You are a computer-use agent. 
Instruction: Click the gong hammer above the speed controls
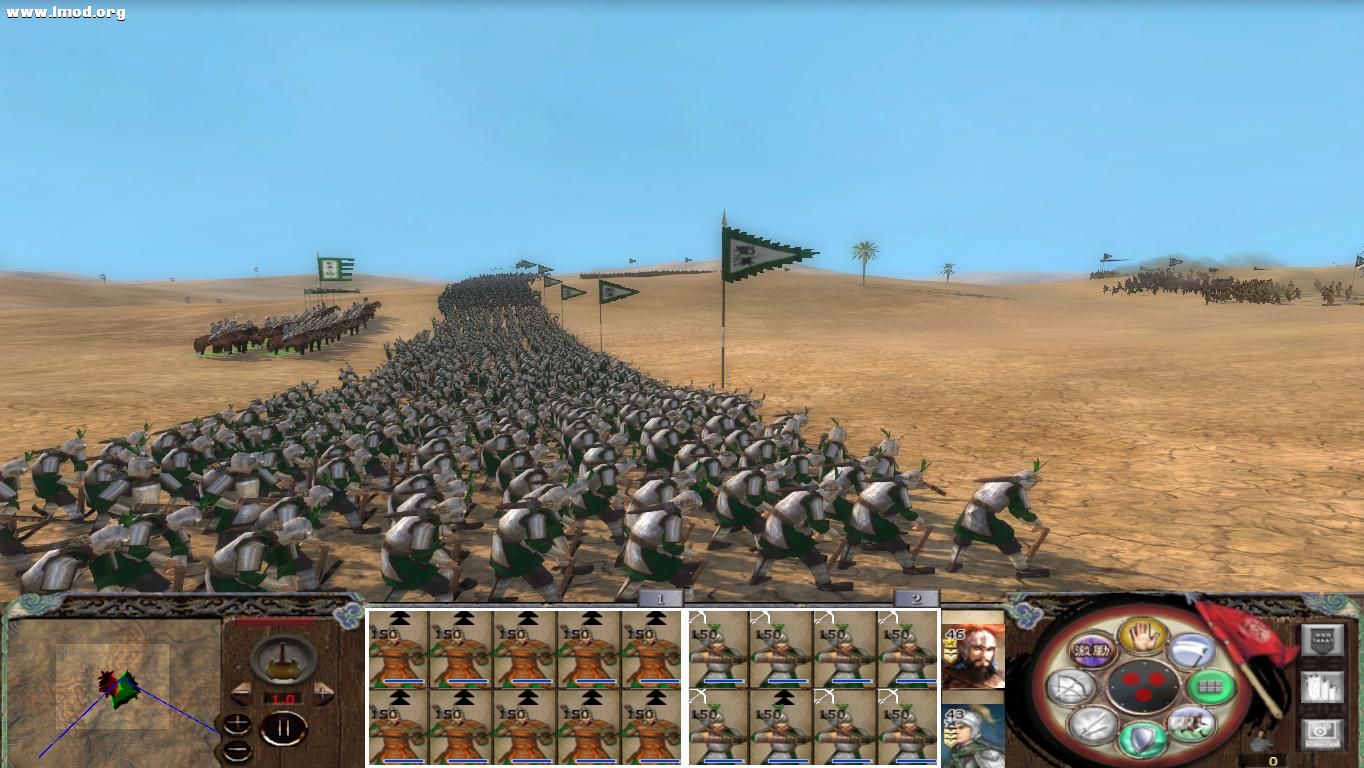pyautogui.click(x=281, y=661)
